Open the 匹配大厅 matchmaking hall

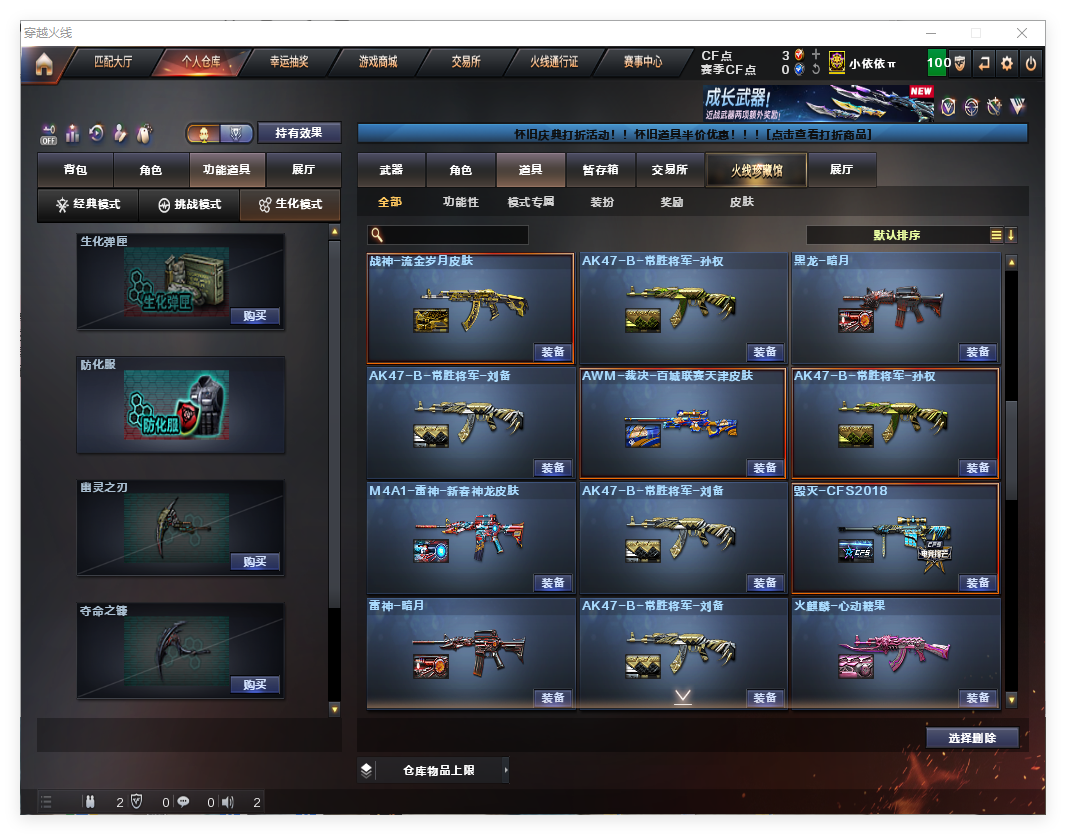[x=112, y=62]
